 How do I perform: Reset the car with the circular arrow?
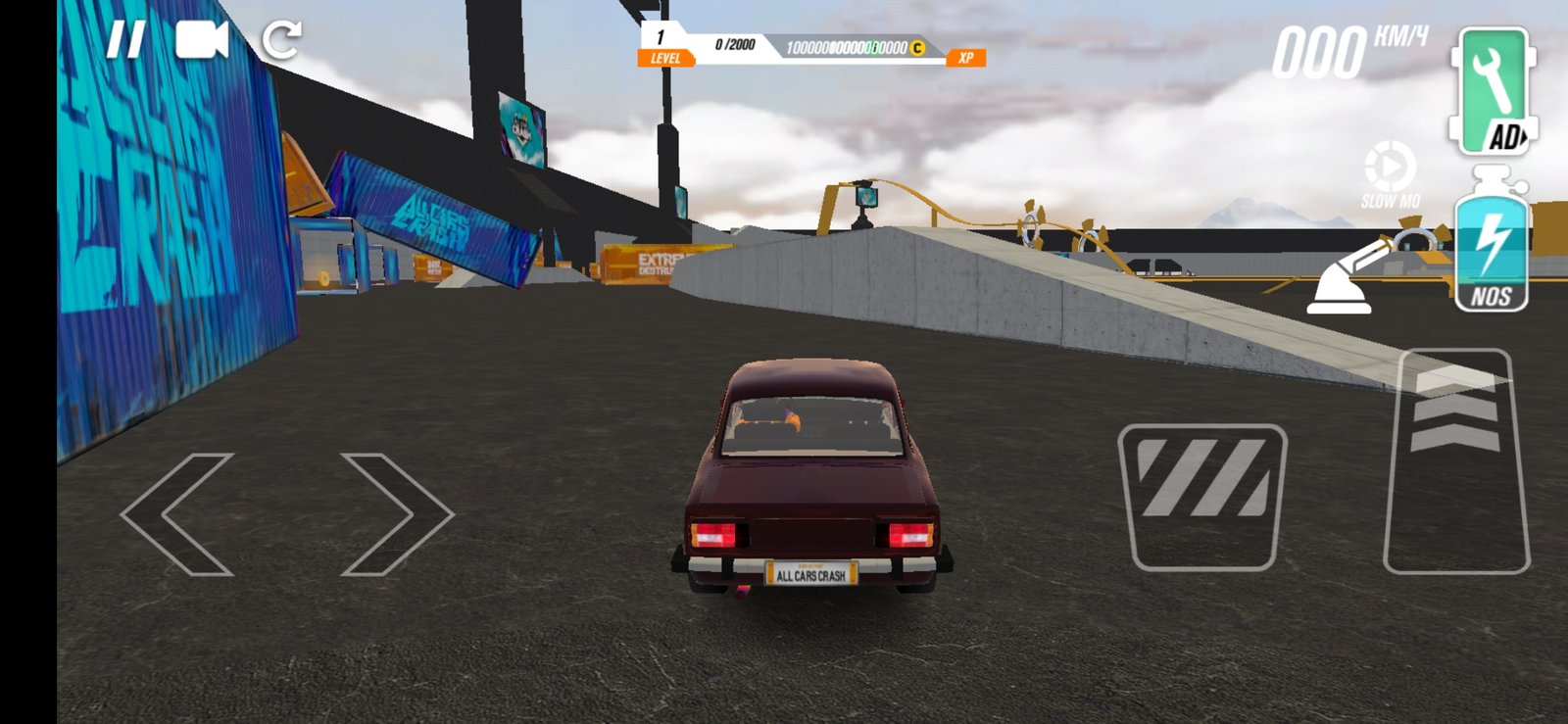click(281, 40)
